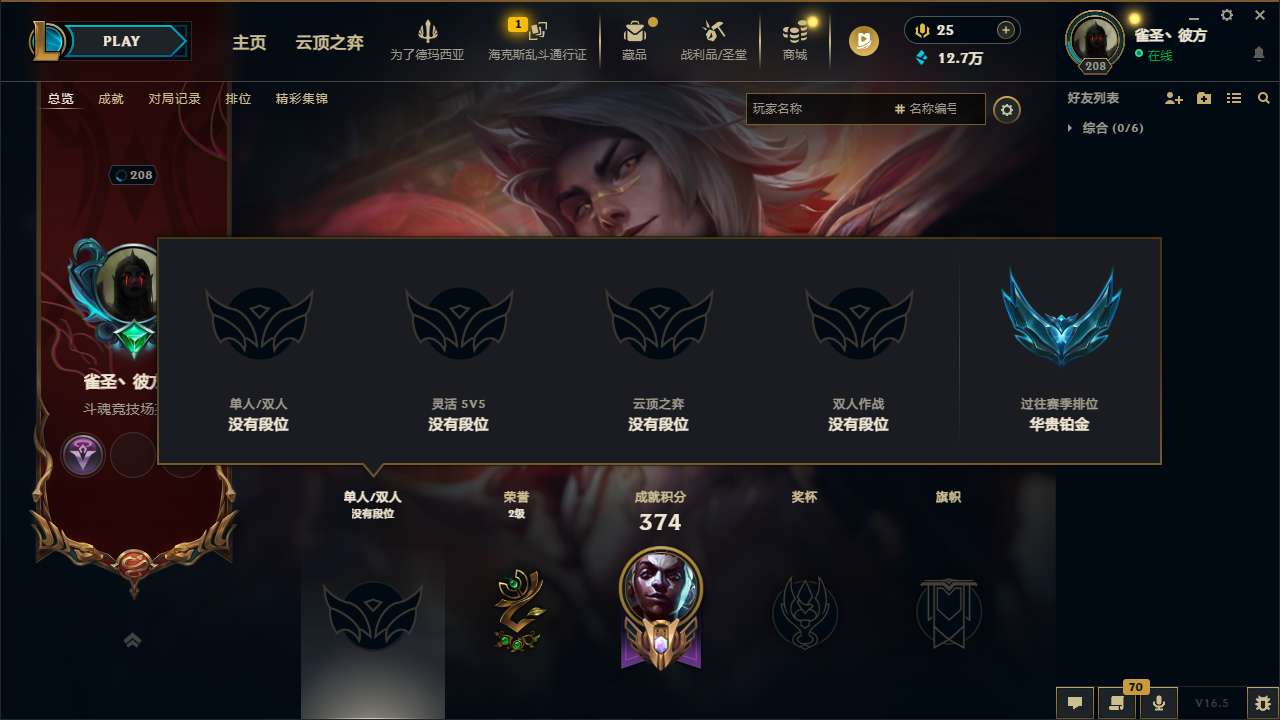The width and height of the screenshot is (1280, 720).
Task: Click the 玩家名称 search field
Action: click(x=820, y=108)
